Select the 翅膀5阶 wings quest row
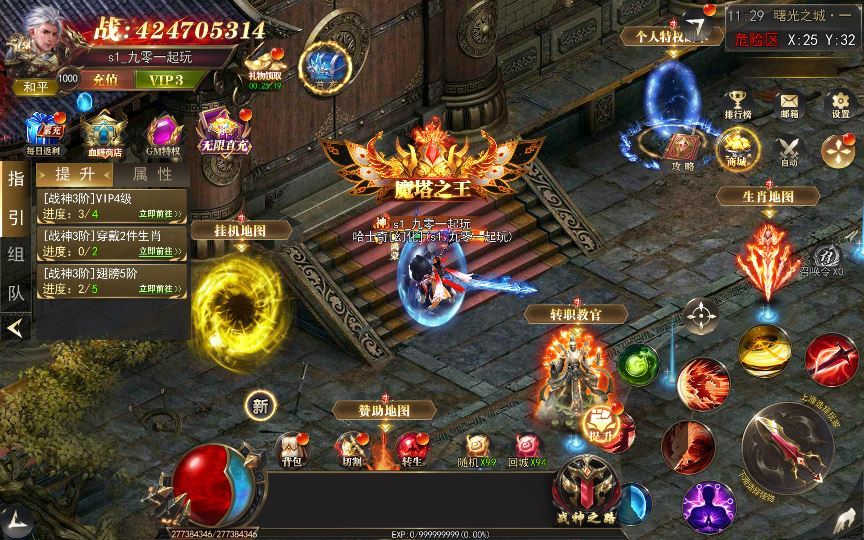864x540 pixels. (x=111, y=281)
